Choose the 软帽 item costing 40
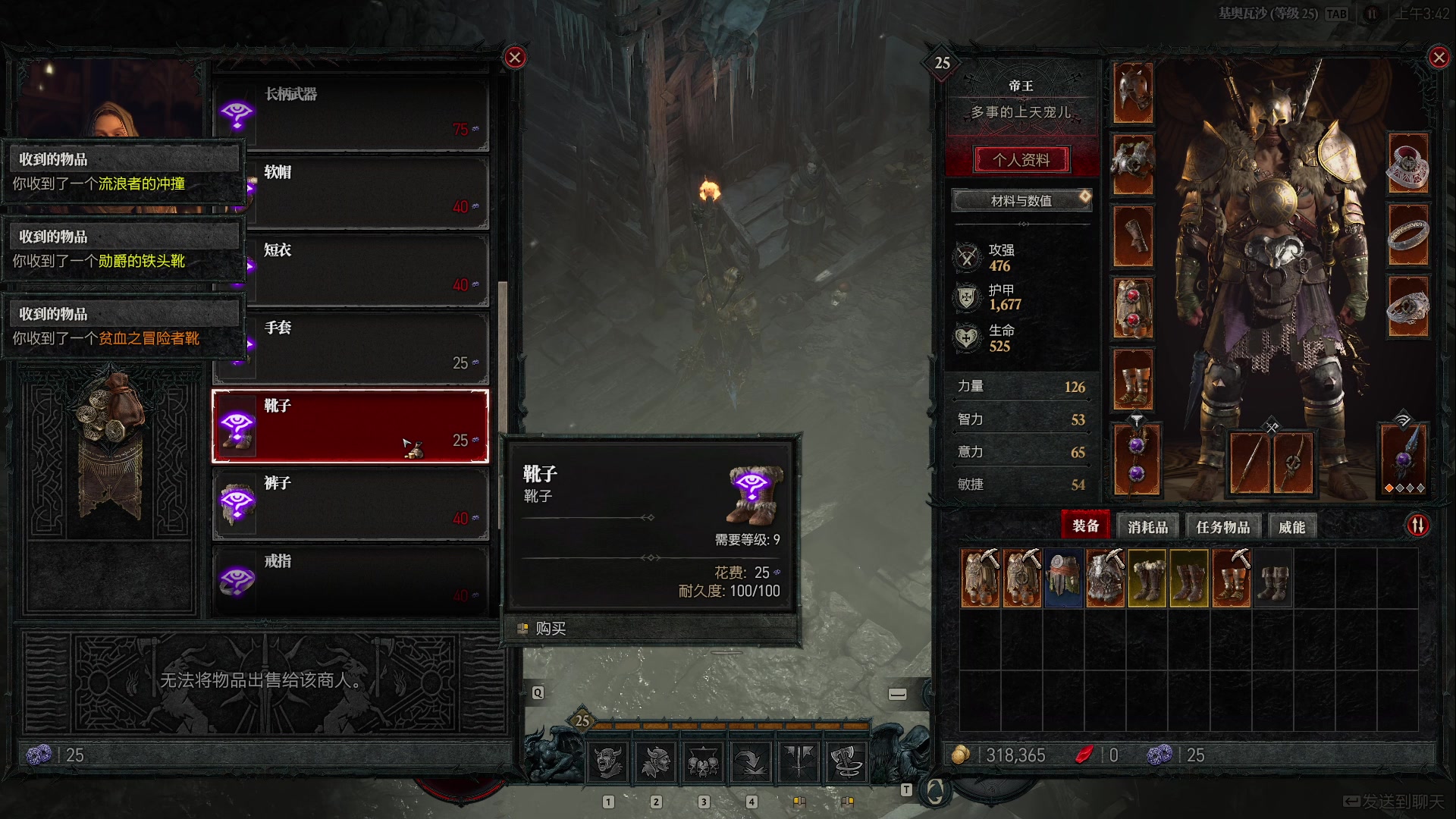Screen dimensions: 1456x819 [x=350, y=191]
